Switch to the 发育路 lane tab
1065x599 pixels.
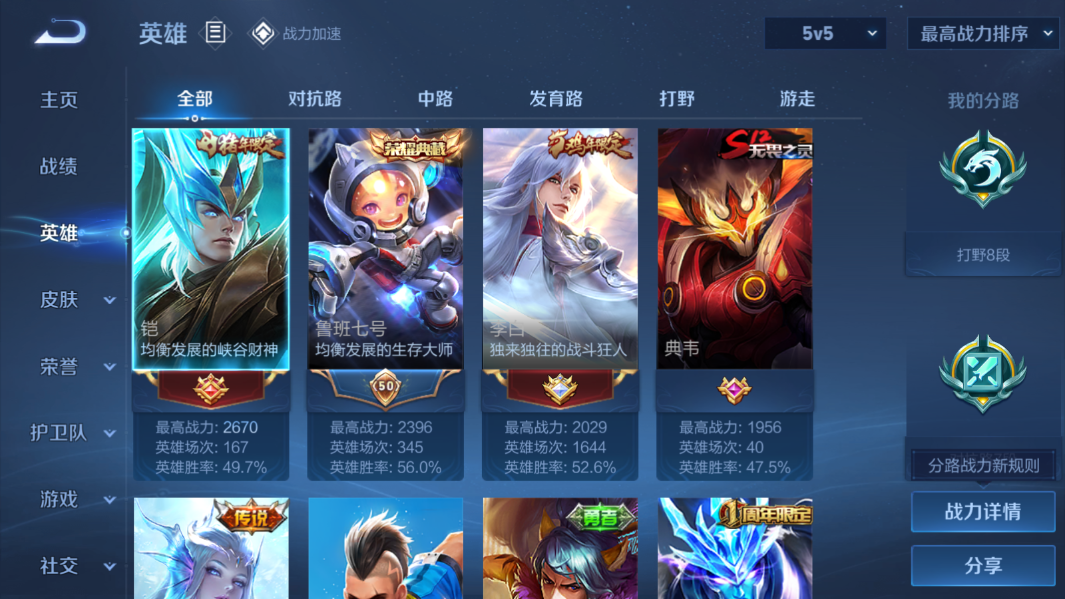coord(556,99)
